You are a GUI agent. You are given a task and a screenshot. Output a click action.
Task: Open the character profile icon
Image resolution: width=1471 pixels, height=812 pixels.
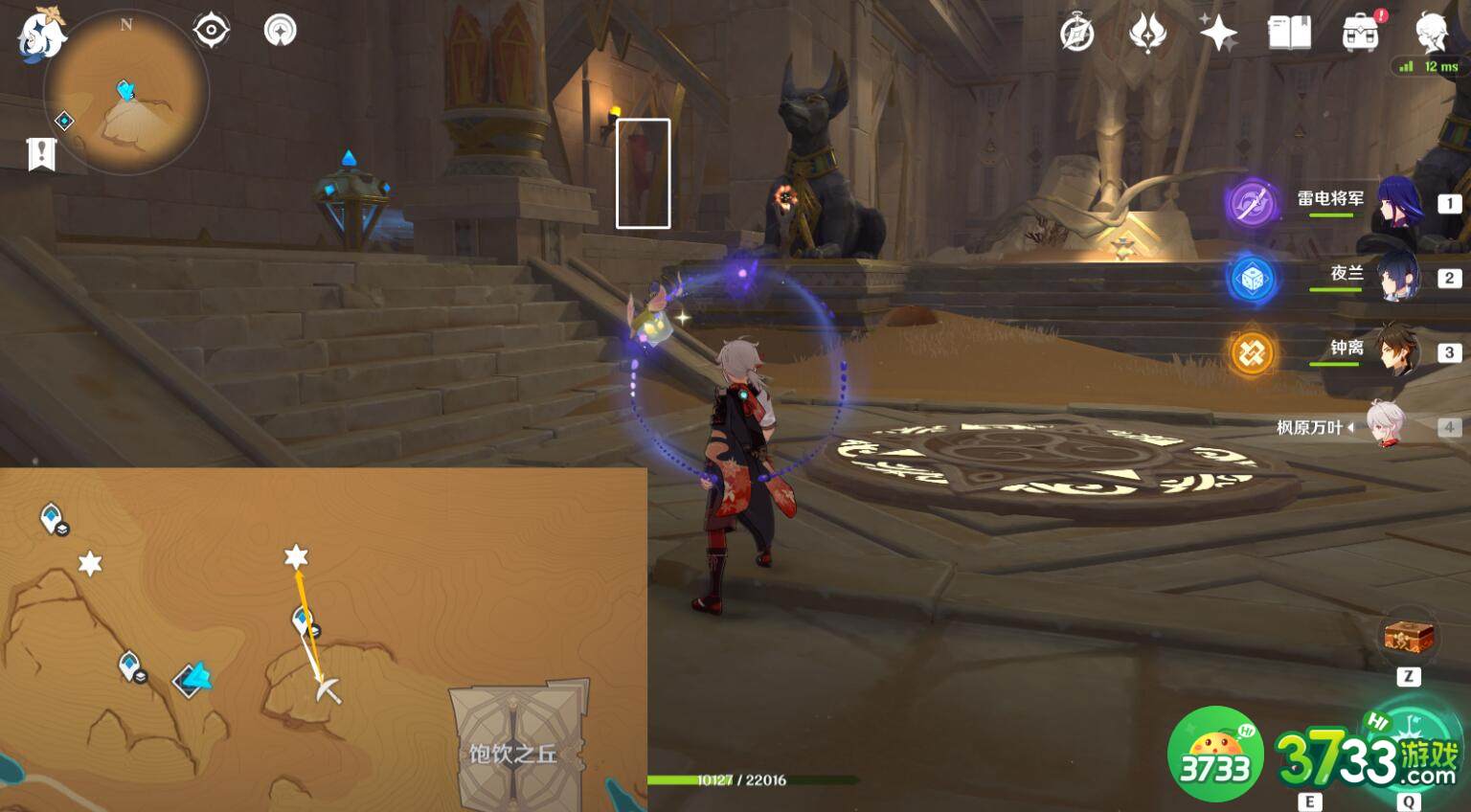(x=1433, y=32)
